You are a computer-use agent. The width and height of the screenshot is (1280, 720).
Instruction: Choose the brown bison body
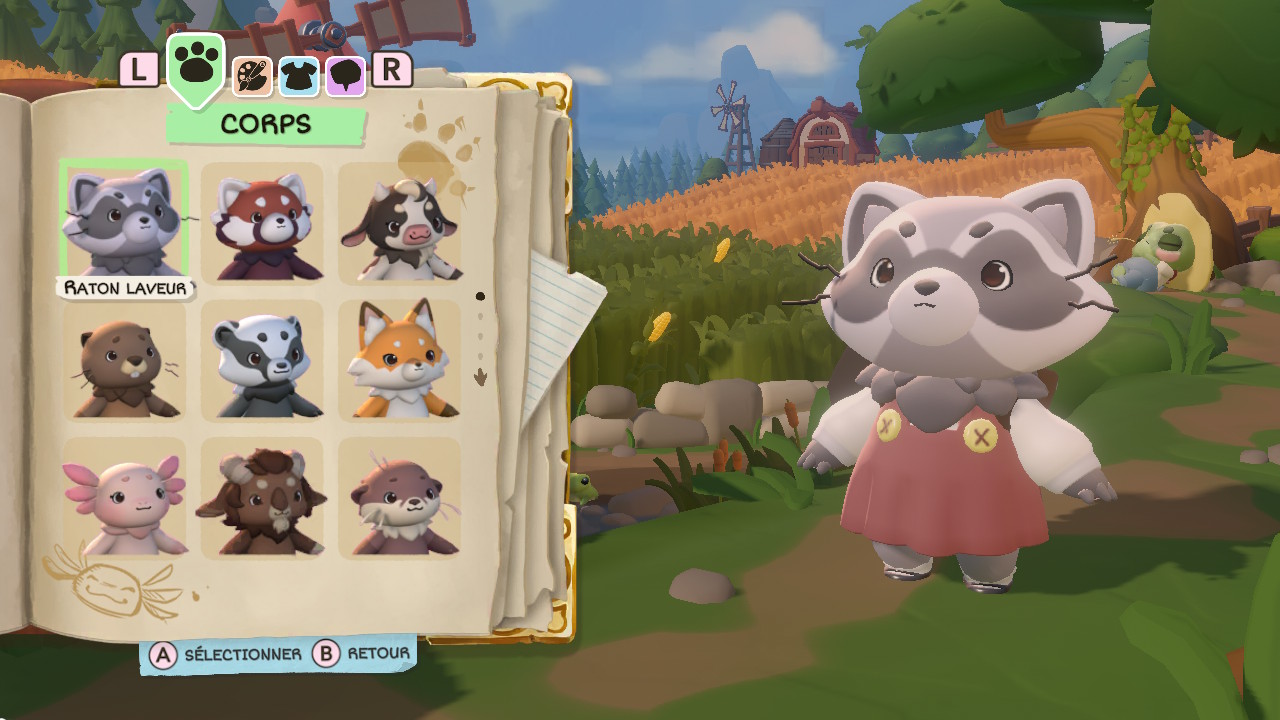(x=262, y=498)
